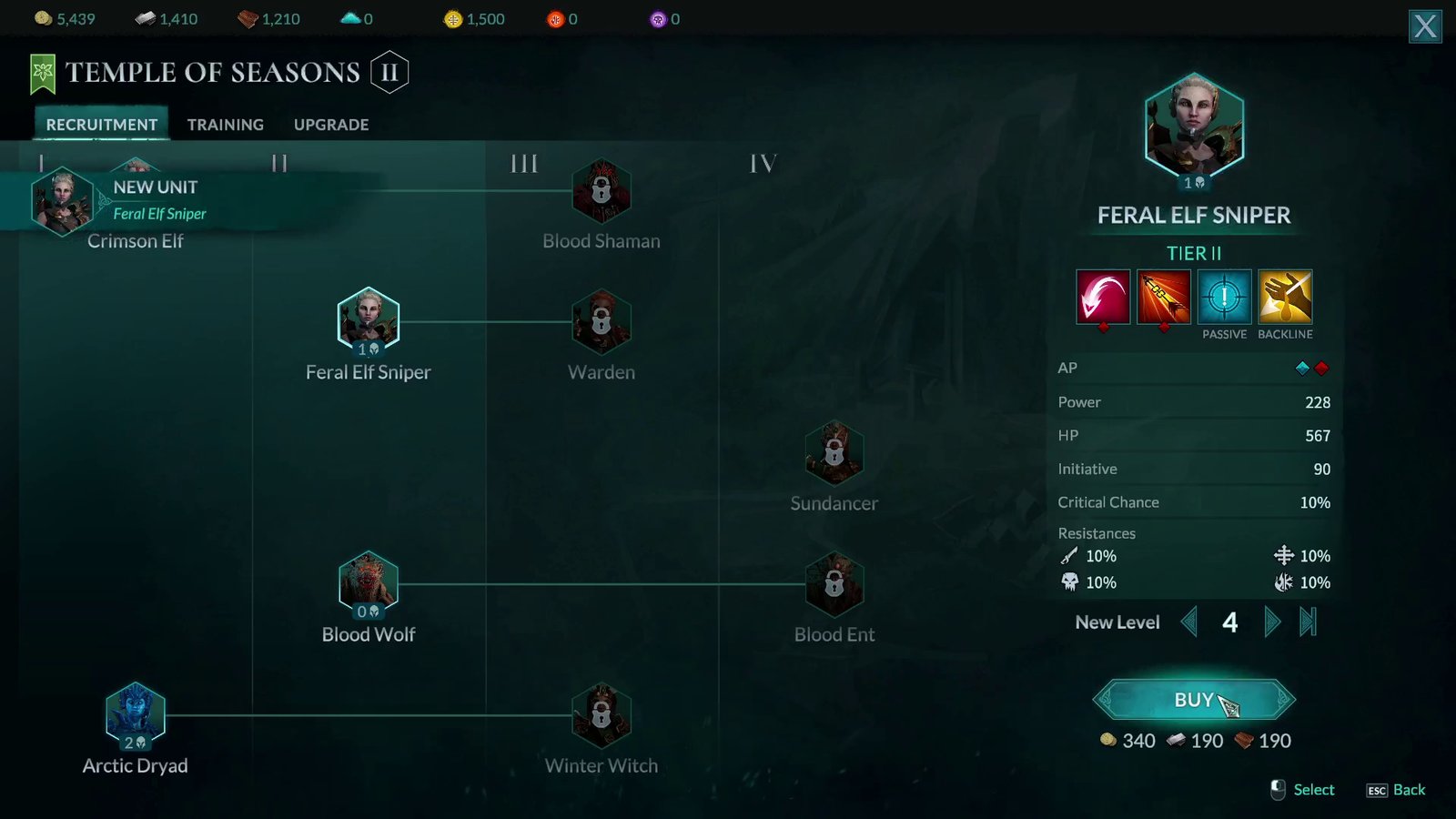Screen dimensions: 1456x819
Task: Buy the Feral Elf Sniper
Action: tap(1193, 700)
